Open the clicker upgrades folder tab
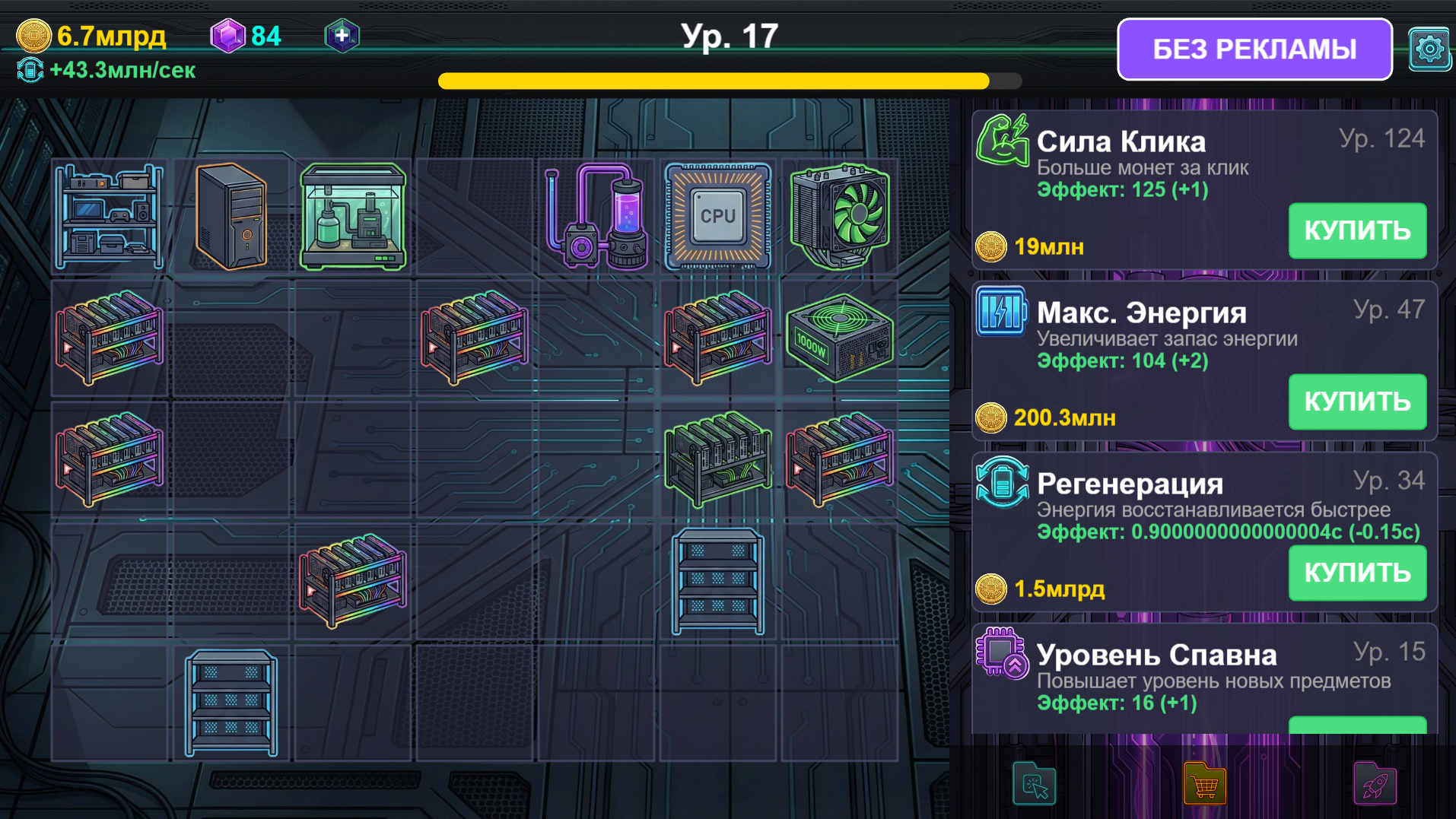 tap(1034, 784)
